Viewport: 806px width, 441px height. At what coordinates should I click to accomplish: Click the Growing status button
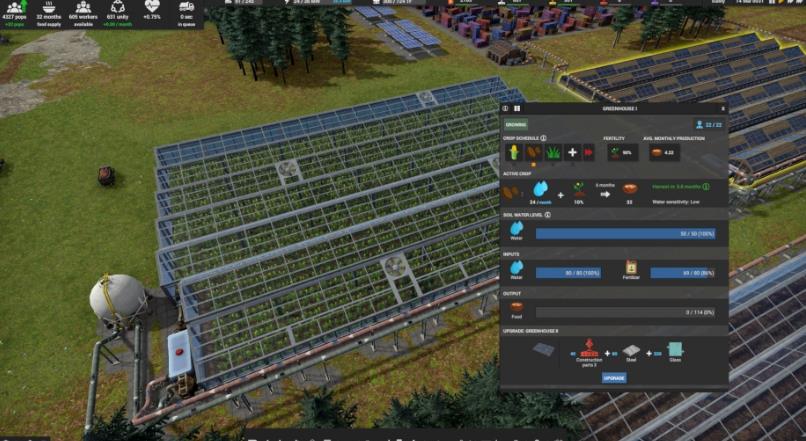click(x=515, y=125)
